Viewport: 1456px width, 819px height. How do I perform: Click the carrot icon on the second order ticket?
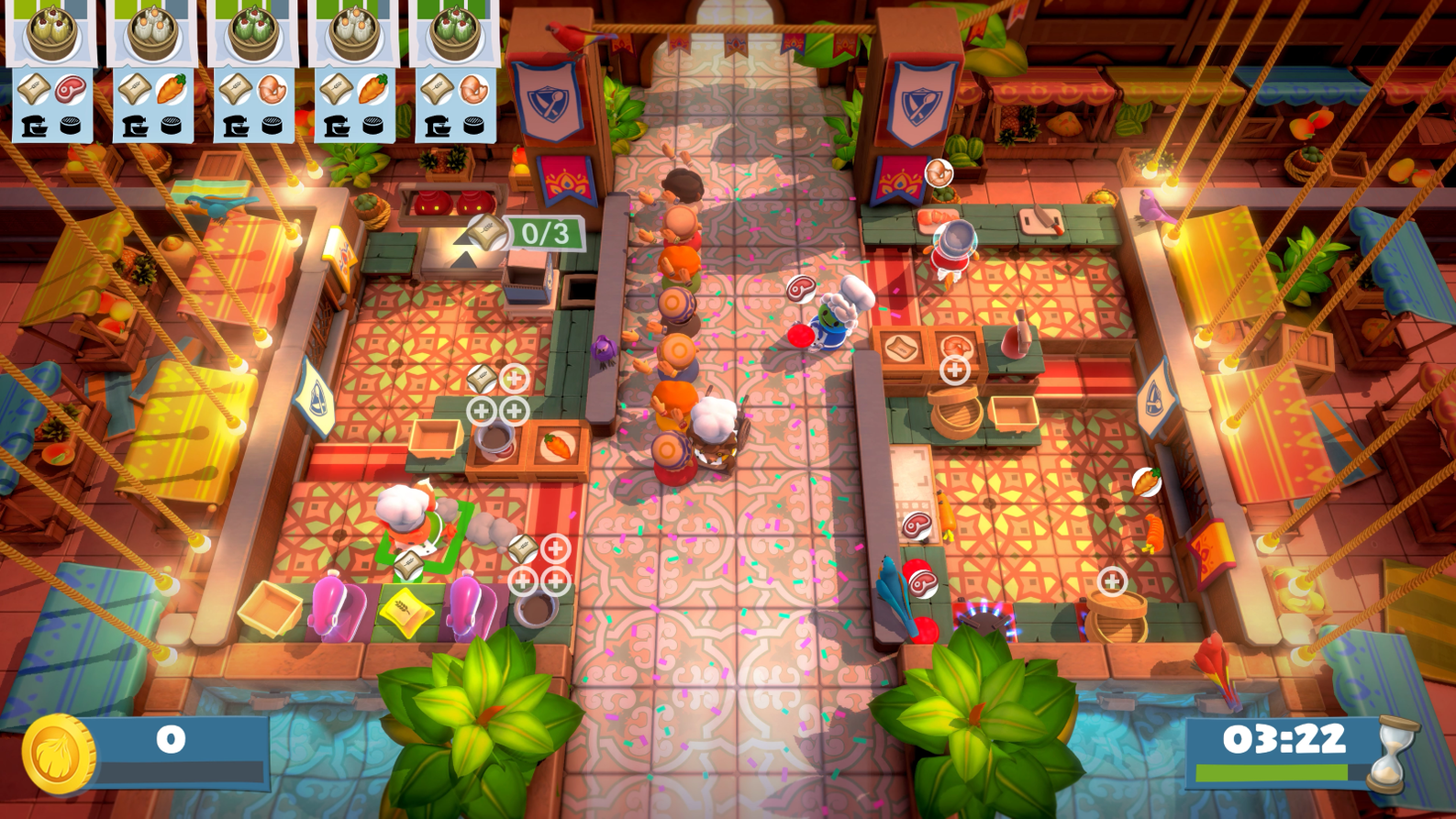(x=172, y=88)
